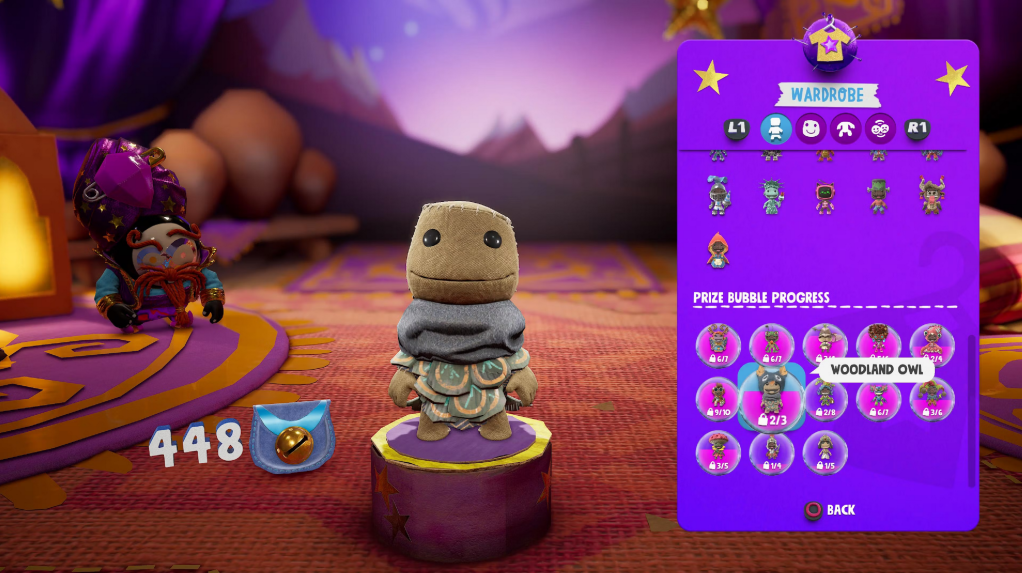
Task: Pick the green Frankenstein monster costume
Action: (878, 195)
